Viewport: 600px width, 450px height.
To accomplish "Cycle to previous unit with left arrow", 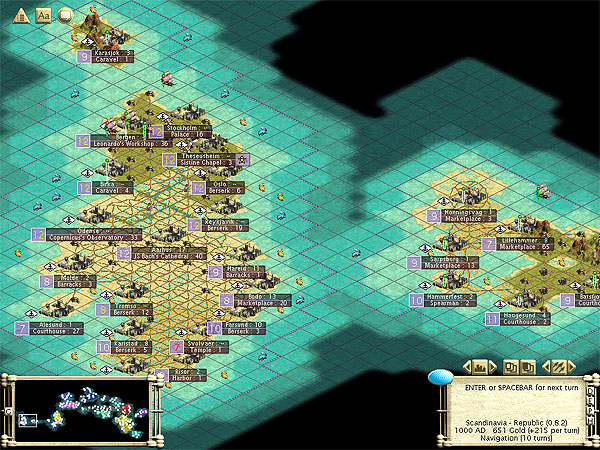I will click(x=545, y=366).
